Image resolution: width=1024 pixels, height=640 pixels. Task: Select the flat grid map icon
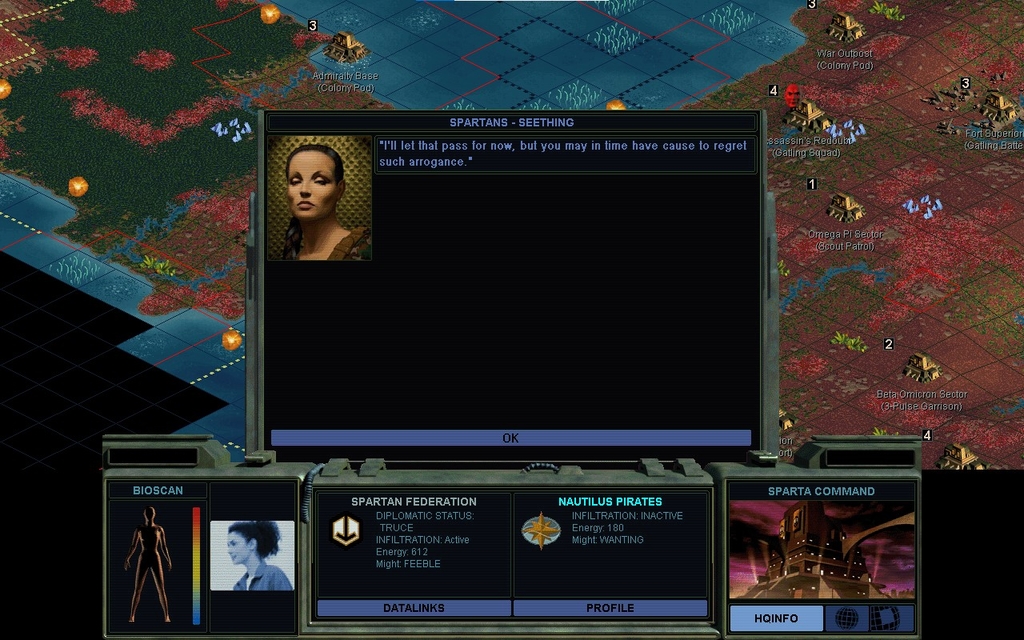[x=884, y=619]
